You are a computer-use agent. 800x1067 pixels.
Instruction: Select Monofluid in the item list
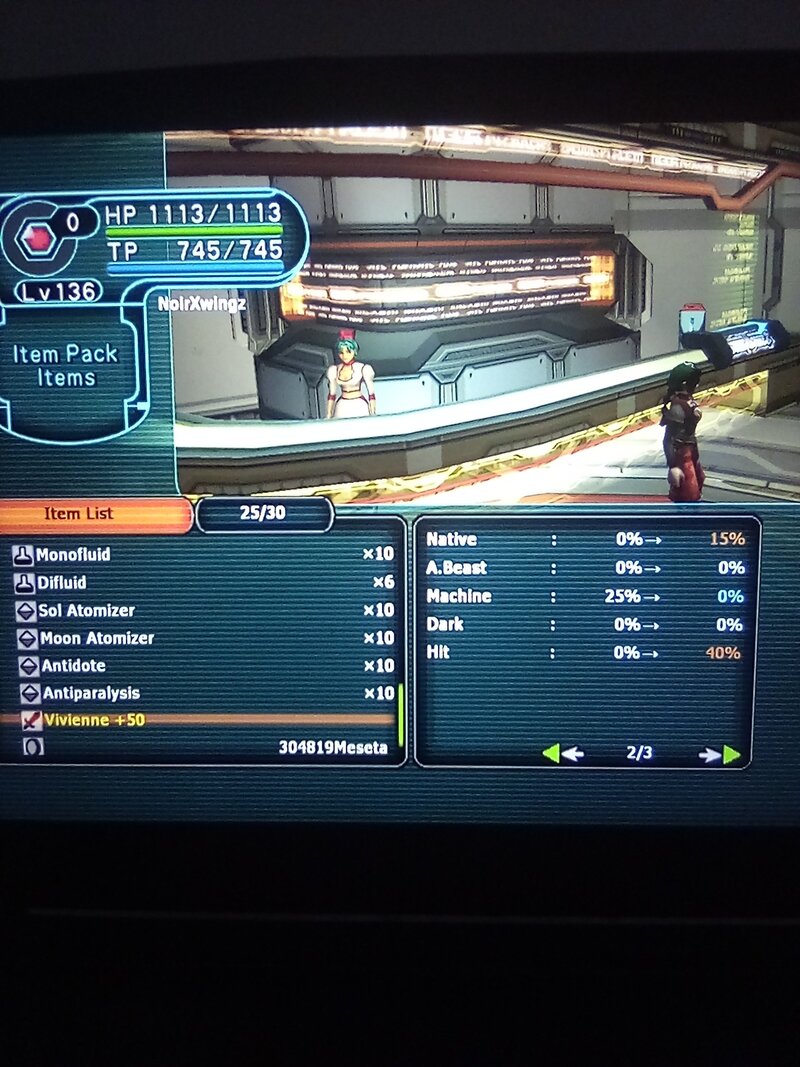pyautogui.click(x=74, y=554)
